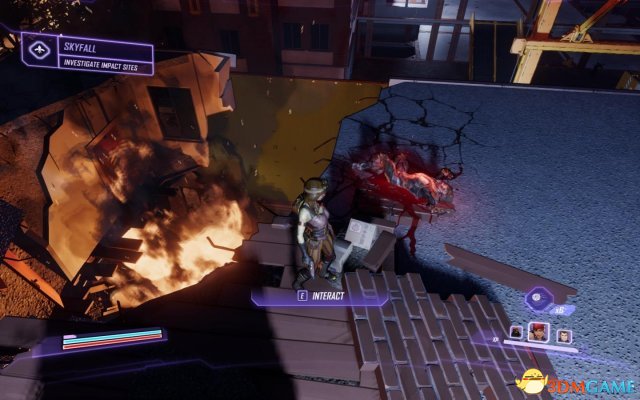
Task: Choose the hooded agent portrait in the squad
Action: point(517,332)
